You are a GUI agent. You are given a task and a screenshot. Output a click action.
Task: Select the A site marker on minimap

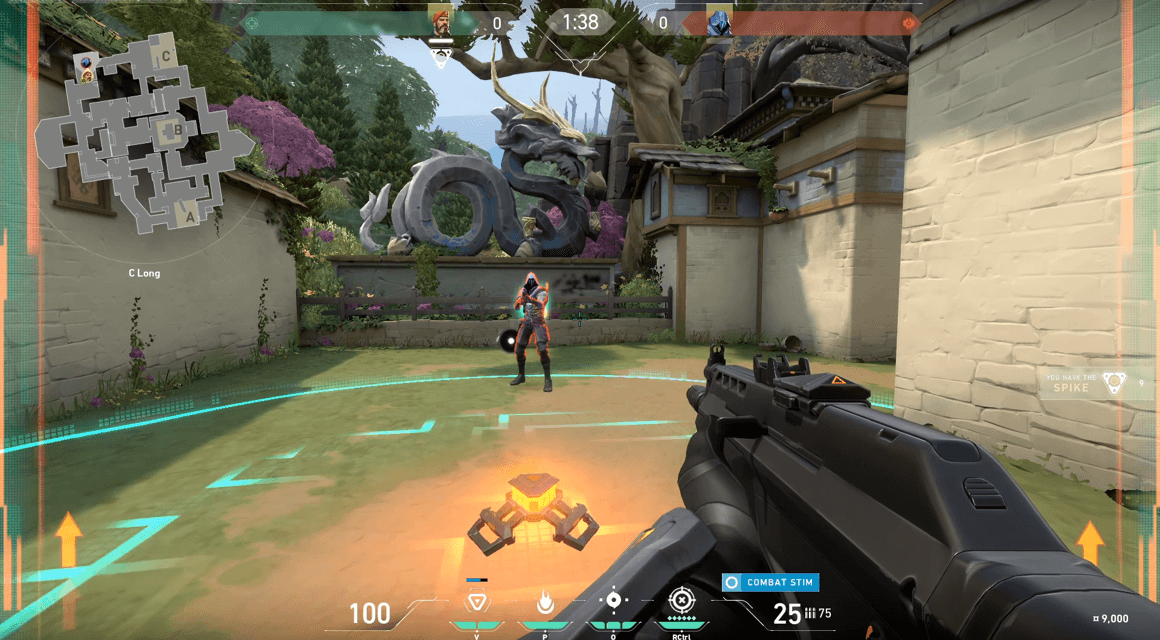[188, 212]
